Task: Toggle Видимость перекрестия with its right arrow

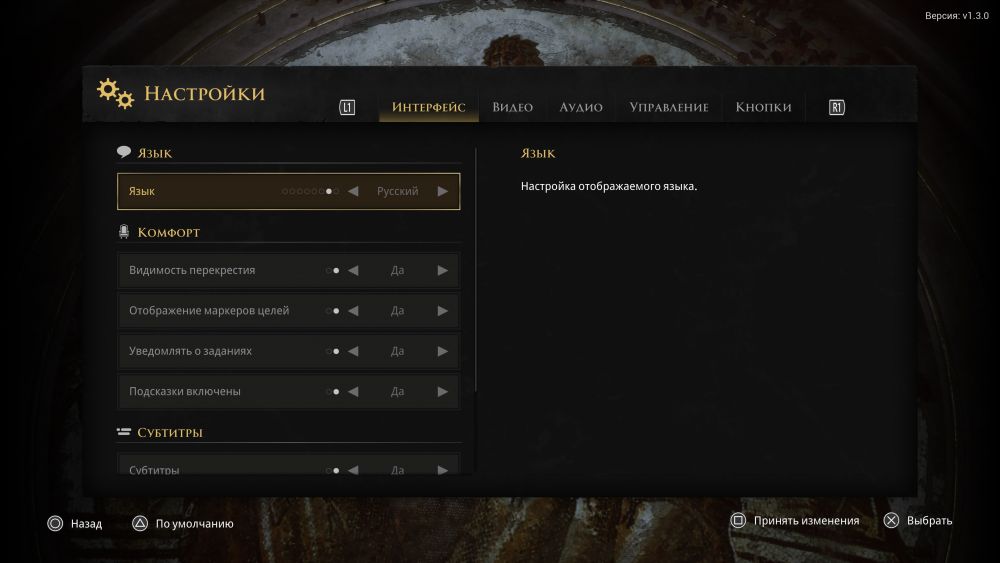Action: pyautogui.click(x=443, y=270)
